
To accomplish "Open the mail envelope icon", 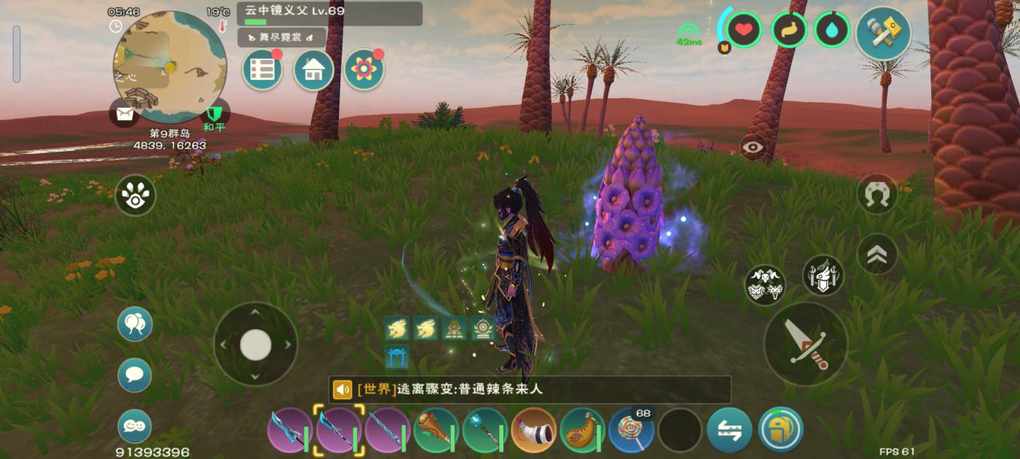I will point(125,114).
